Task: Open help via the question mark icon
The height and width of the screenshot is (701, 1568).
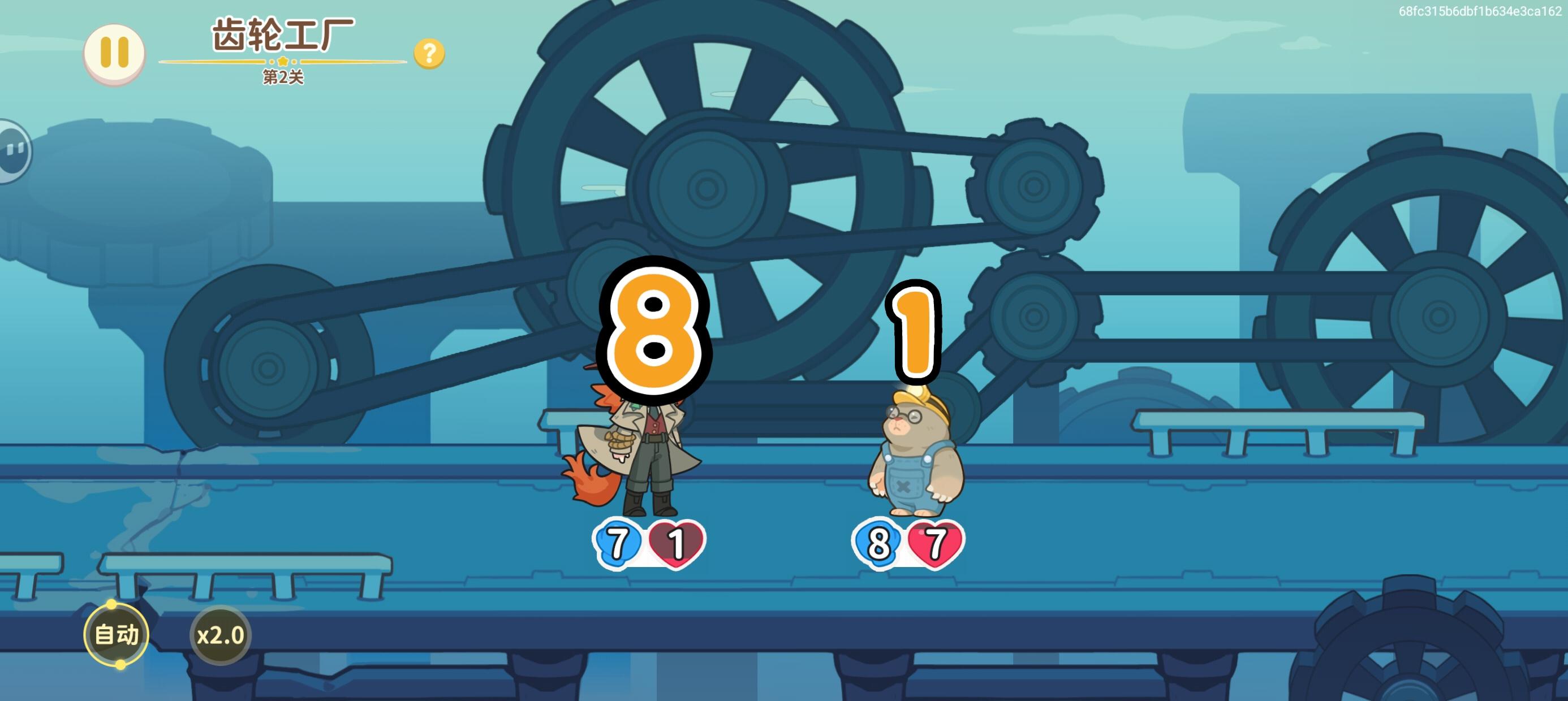Action: click(430, 55)
